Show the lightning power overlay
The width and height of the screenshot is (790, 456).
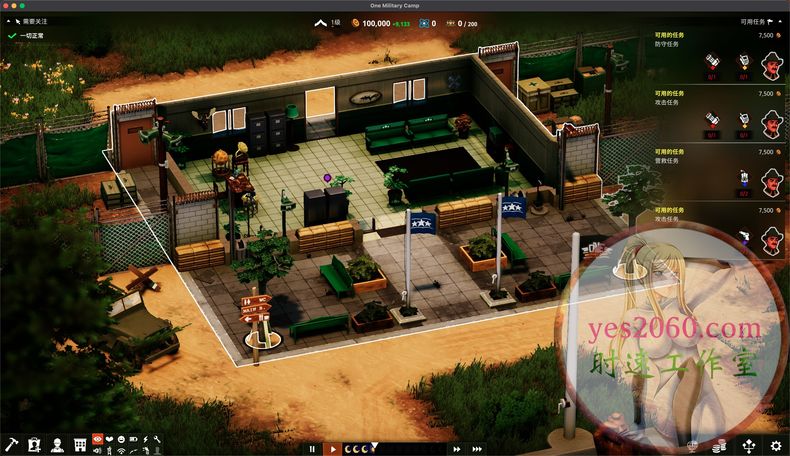145,438
